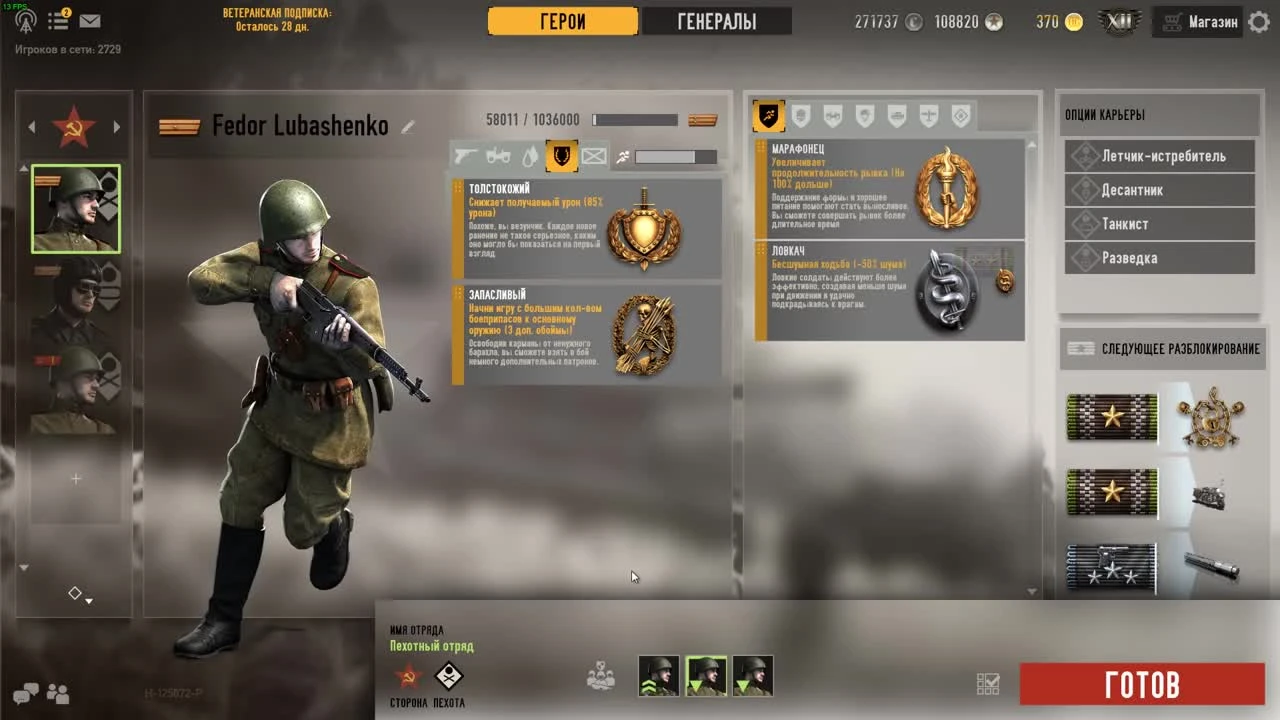Select the tank badge slot shield
This screenshot has height=720, width=1280.
(x=897, y=115)
